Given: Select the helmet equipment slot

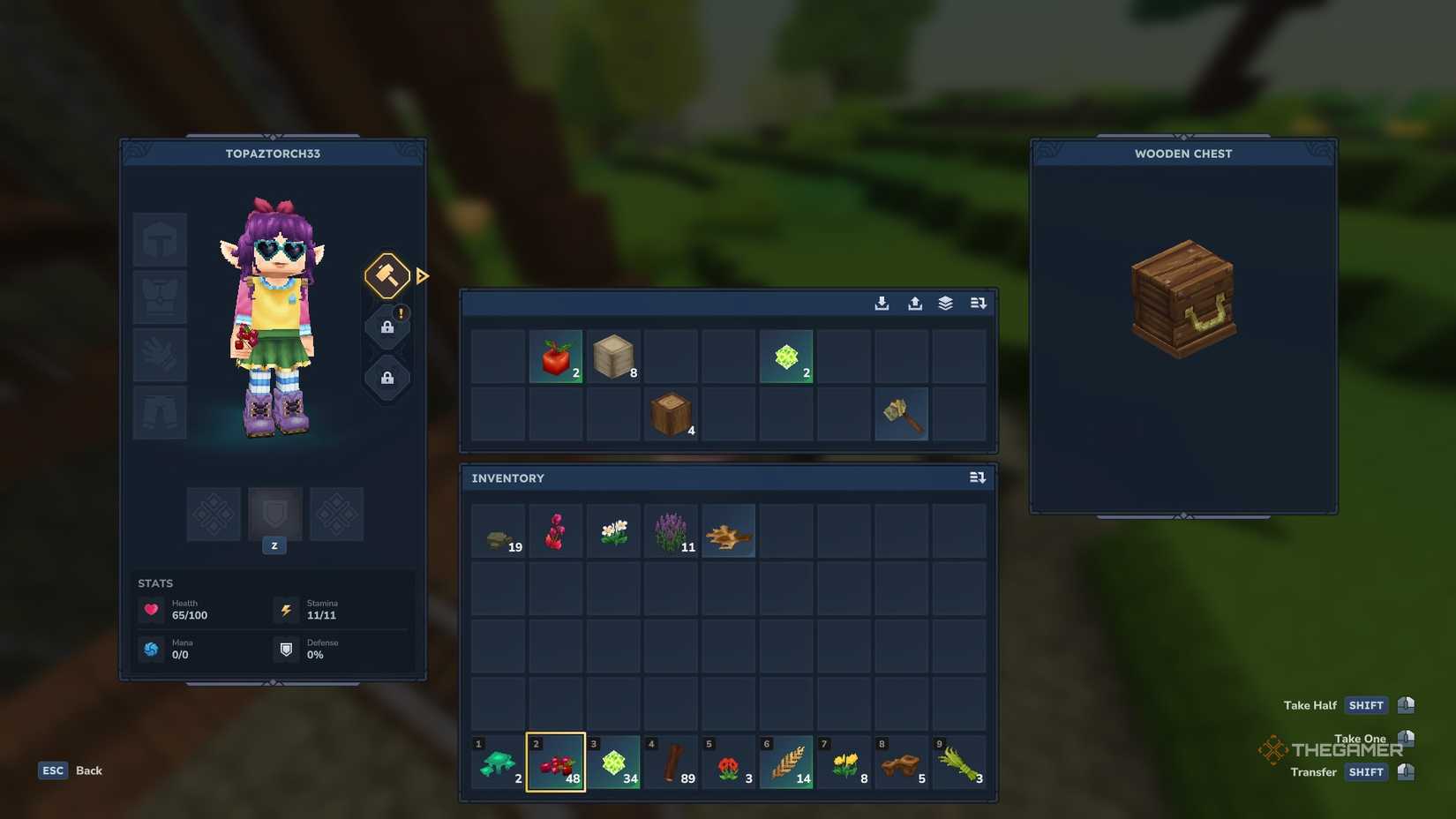Looking at the screenshot, I should (160, 239).
